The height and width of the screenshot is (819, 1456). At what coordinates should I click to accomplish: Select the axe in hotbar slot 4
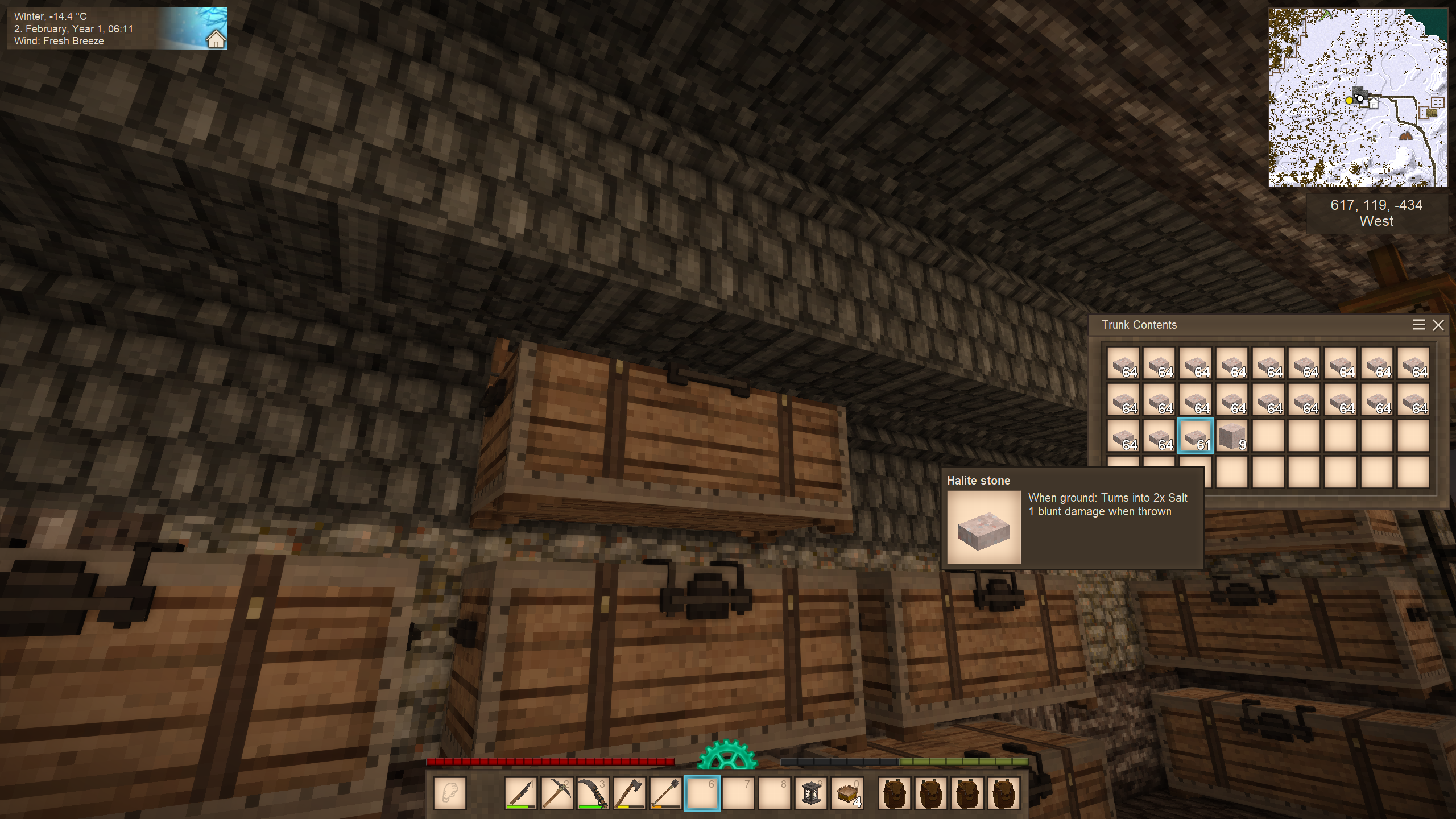(630, 793)
